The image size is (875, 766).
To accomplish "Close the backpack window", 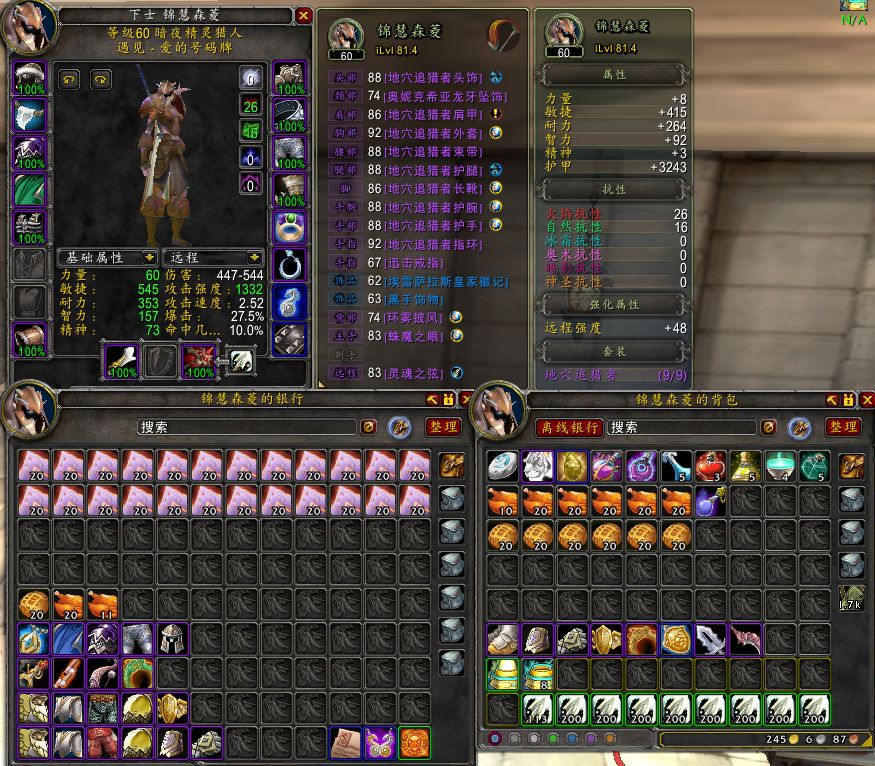I will 866,400.
